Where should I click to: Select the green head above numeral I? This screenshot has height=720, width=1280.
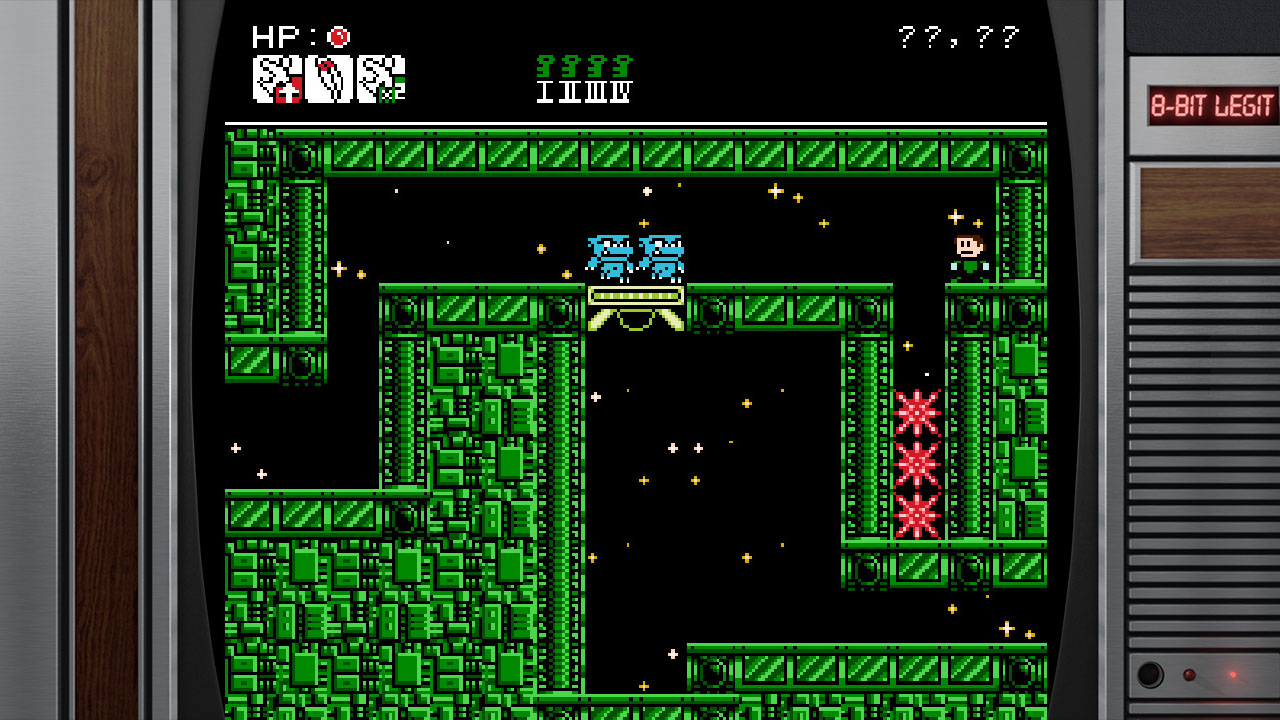click(x=545, y=66)
